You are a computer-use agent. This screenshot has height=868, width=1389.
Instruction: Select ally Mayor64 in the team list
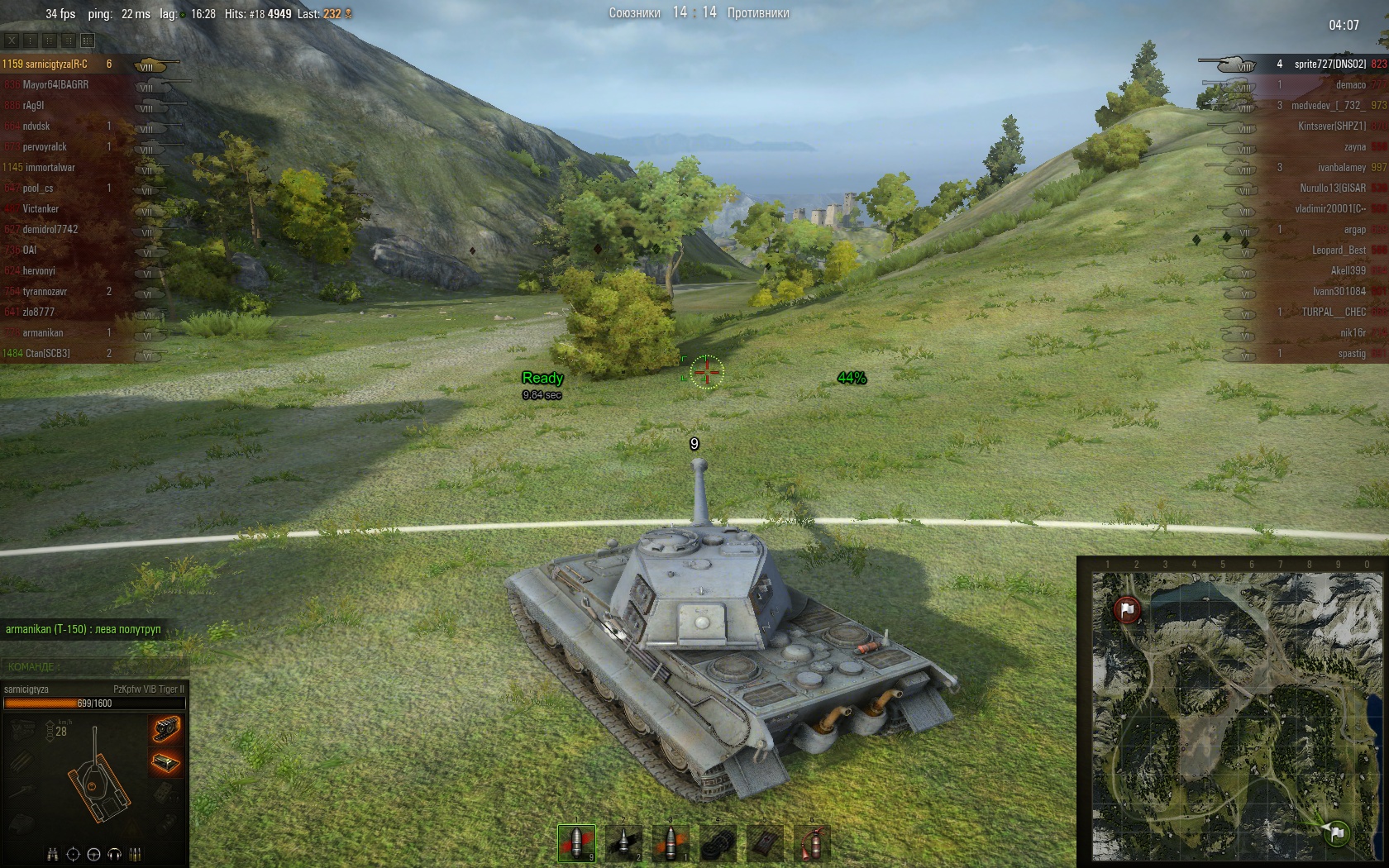point(55,85)
